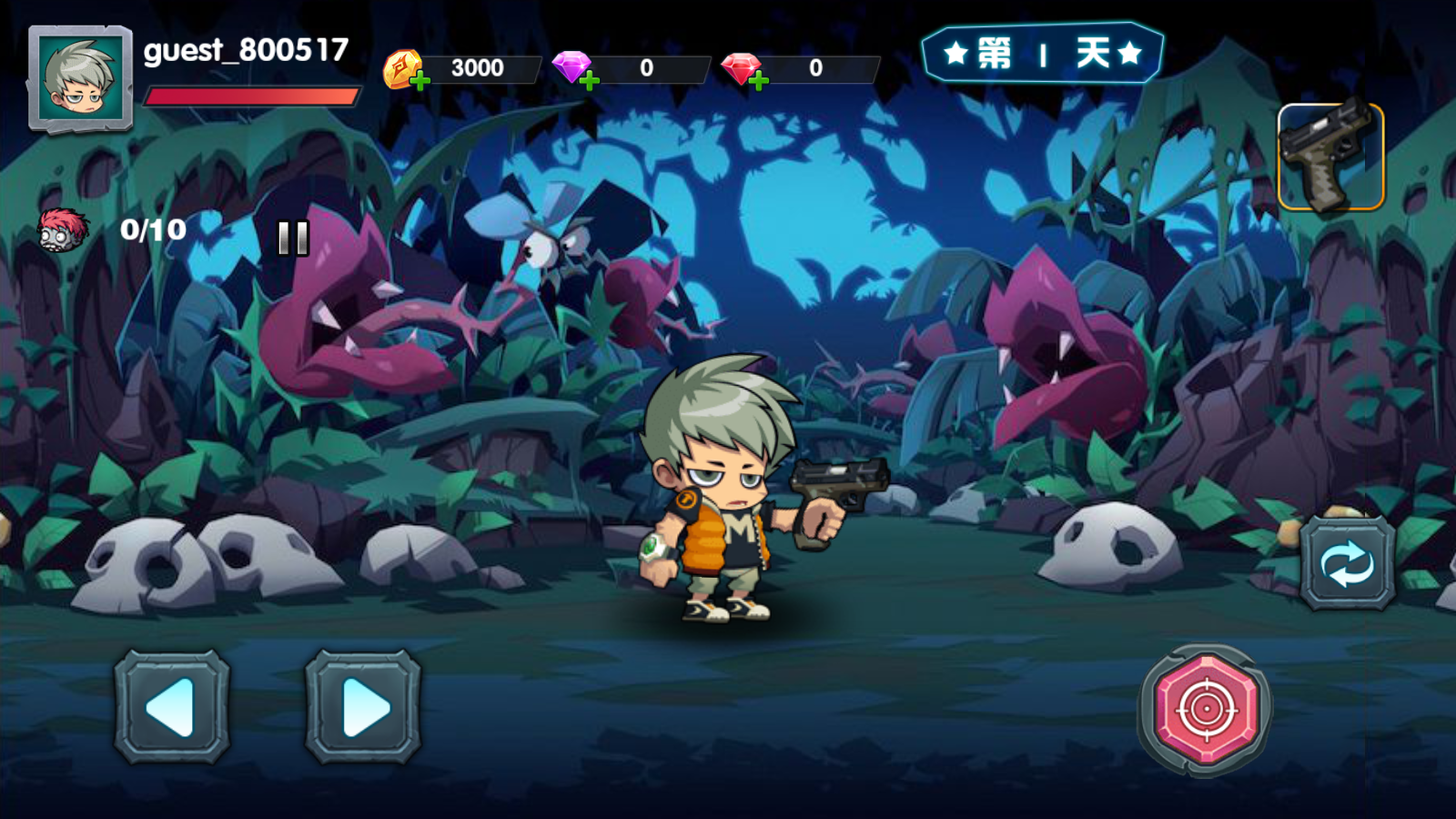Image resolution: width=1456 pixels, height=819 pixels.
Task: Click the purple gem currency icon
Action: (x=571, y=66)
